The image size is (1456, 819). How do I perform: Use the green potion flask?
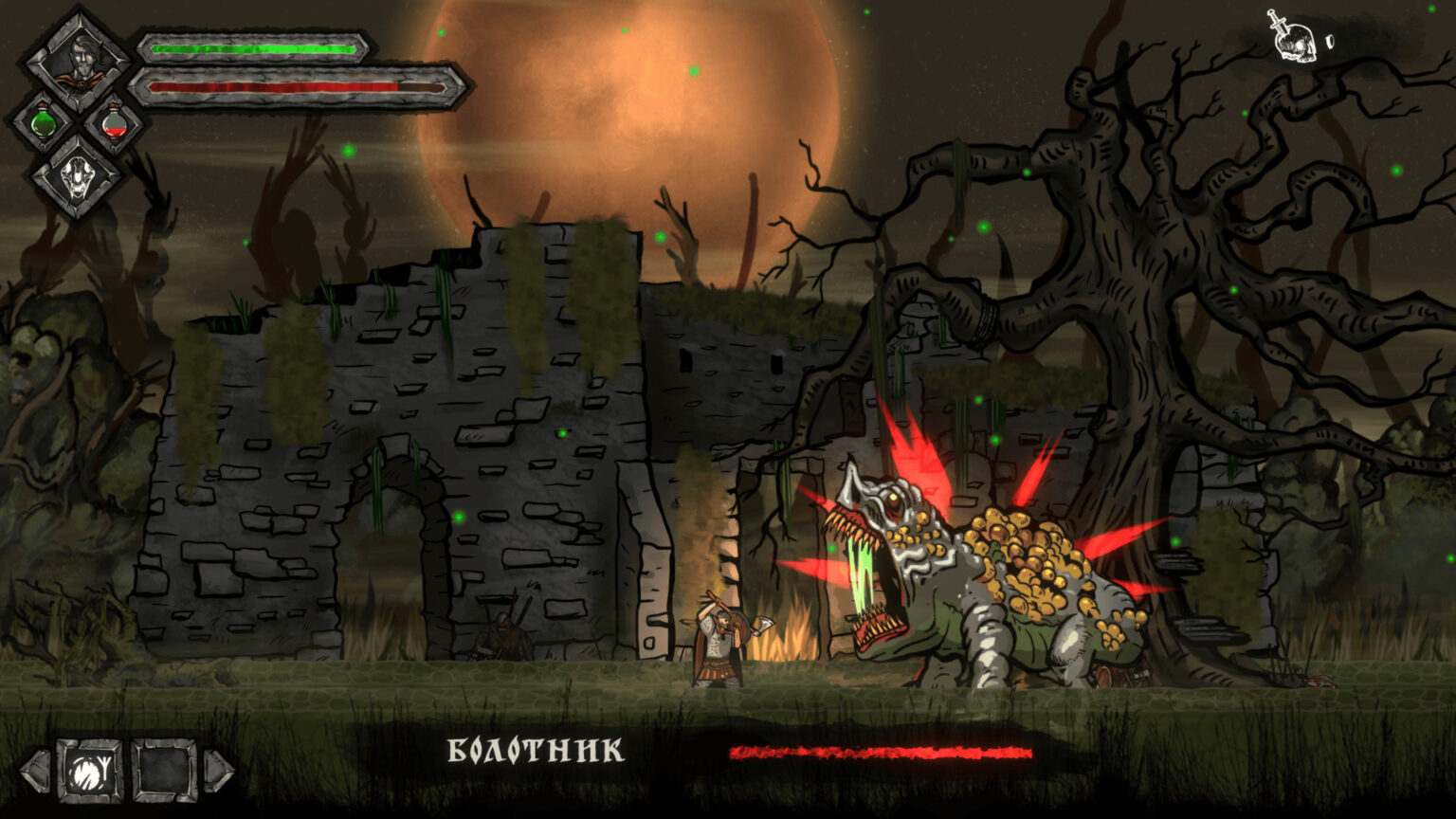(x=43, y=123)
